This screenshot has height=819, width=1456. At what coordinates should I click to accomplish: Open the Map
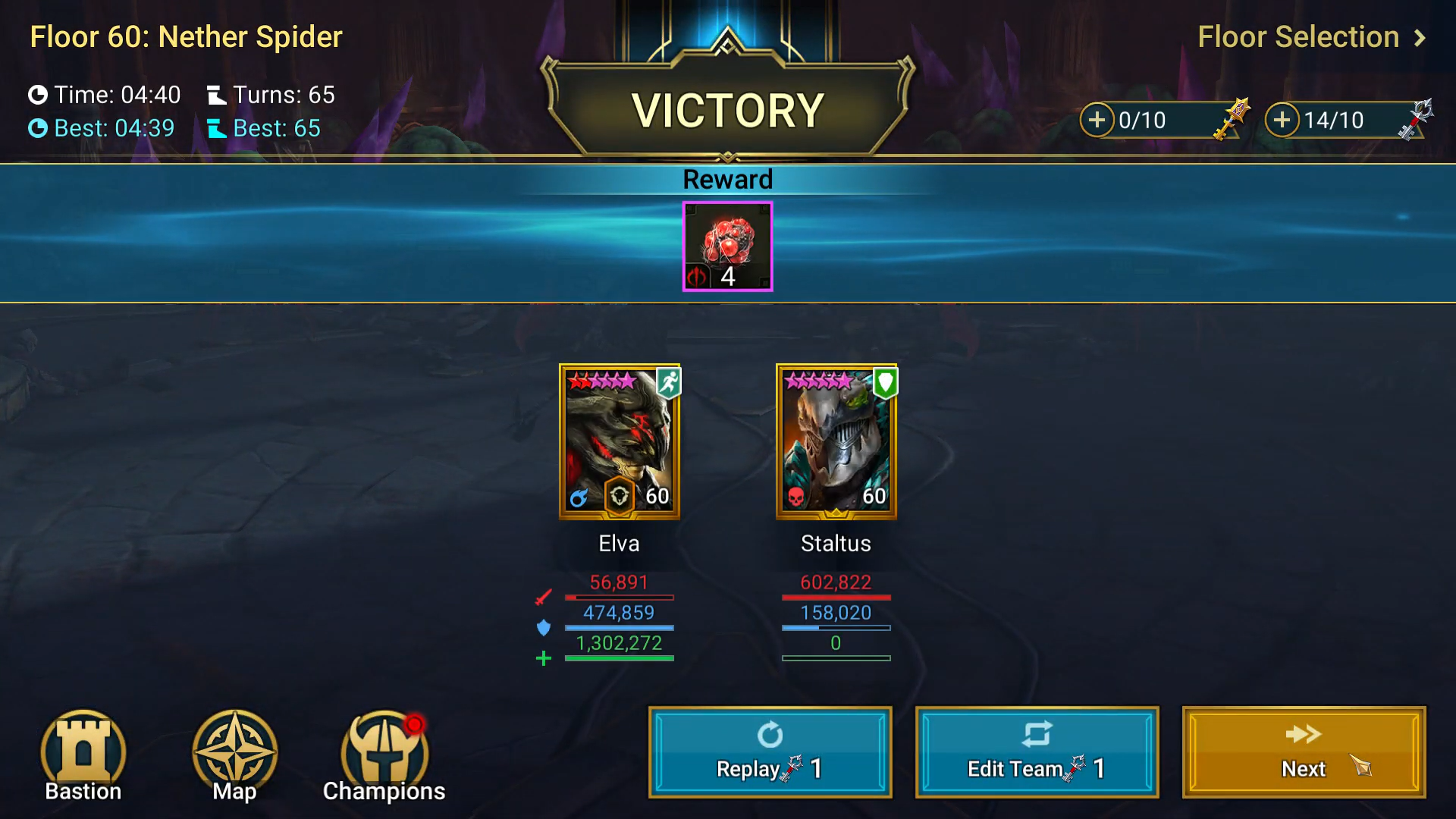(x=234, y=756)
